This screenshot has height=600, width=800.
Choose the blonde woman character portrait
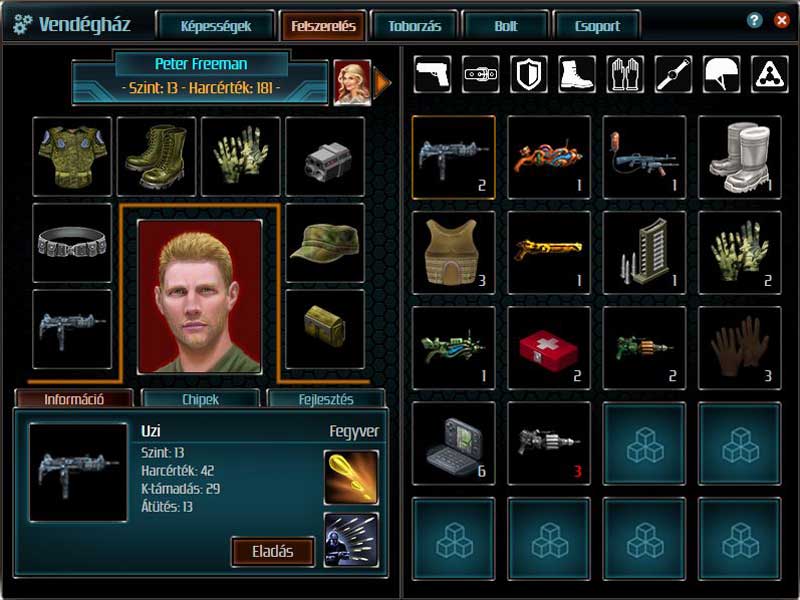click(352, 83)
